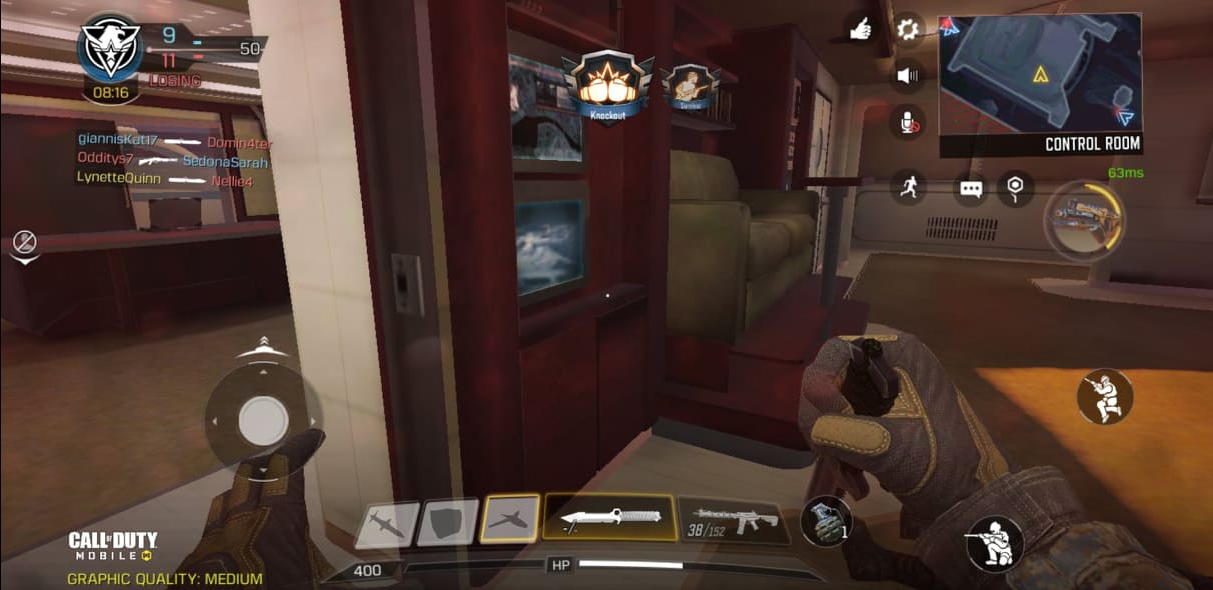Activate the hexagon ping marker button

(1016, 188)
